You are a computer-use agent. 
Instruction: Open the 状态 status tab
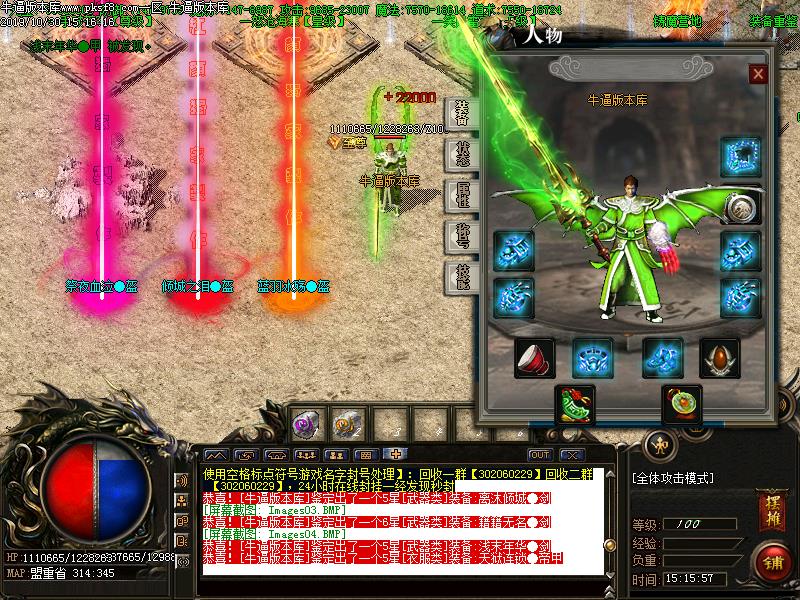click(x=462, y=153)
